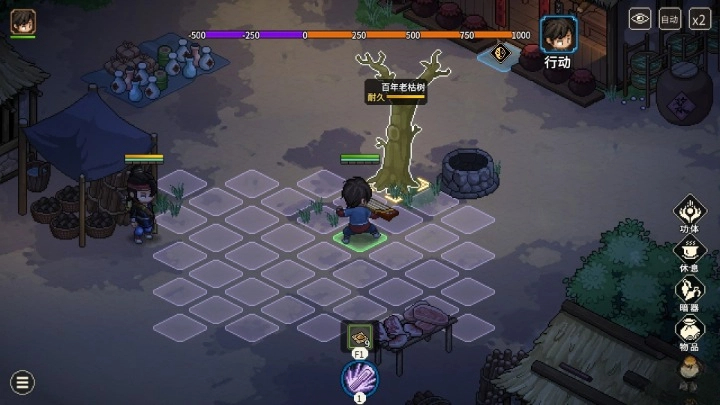
Task: Enable auto battle with 自动 button
Action: click(x=670, y=18)
